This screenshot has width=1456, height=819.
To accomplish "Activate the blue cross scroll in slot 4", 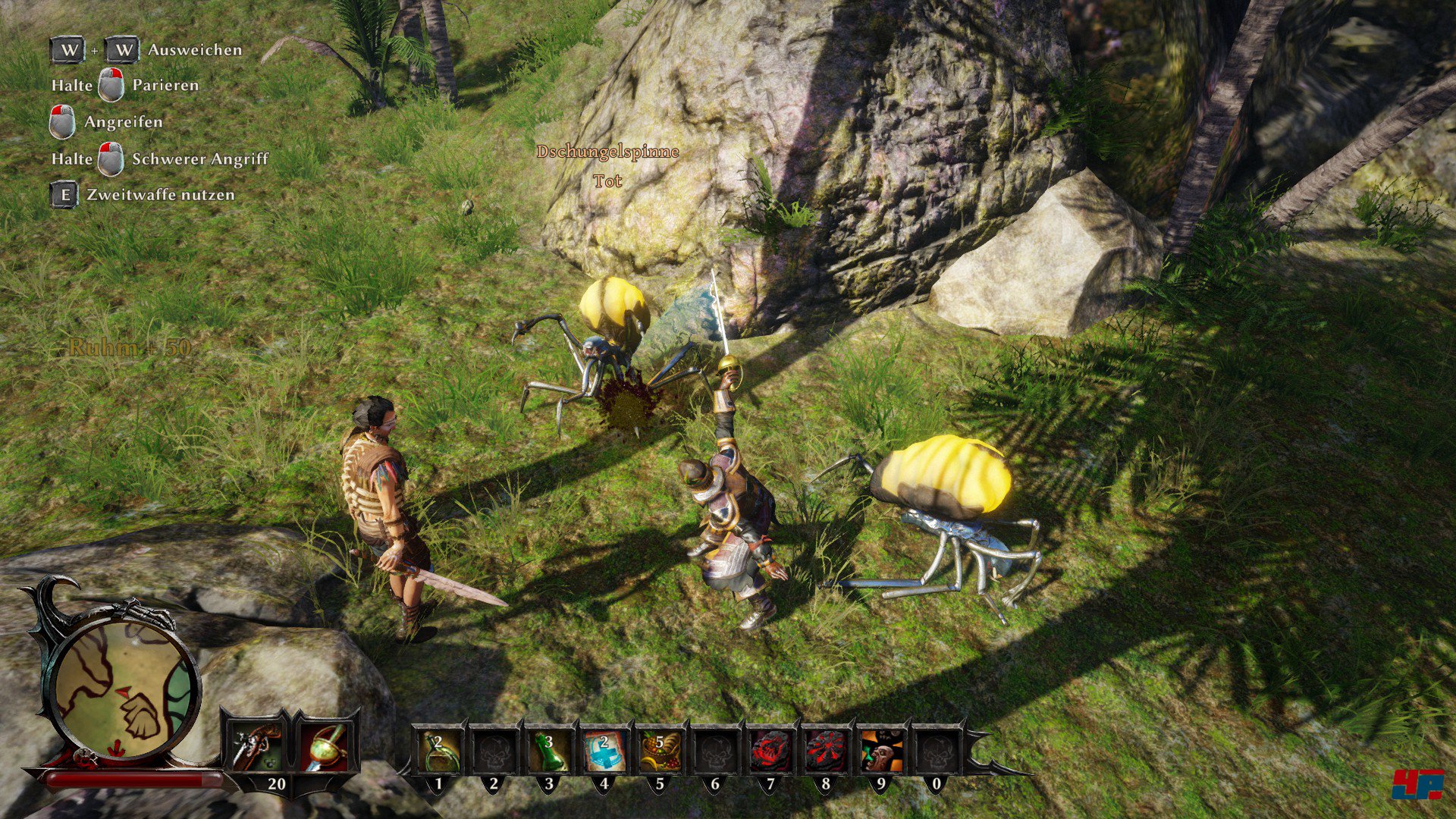I will point(604,751).
